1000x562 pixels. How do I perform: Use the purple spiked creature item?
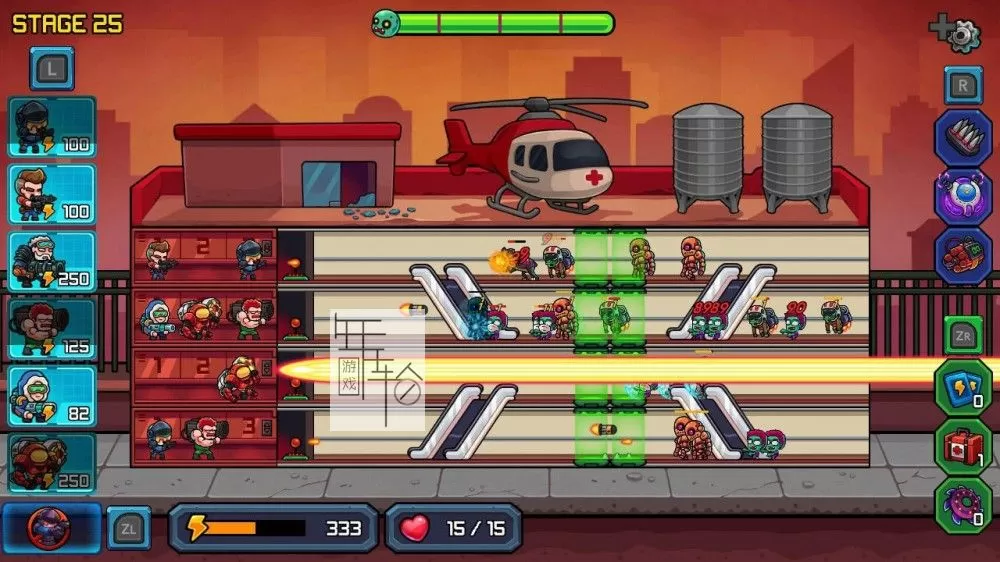tap(962, 504)
